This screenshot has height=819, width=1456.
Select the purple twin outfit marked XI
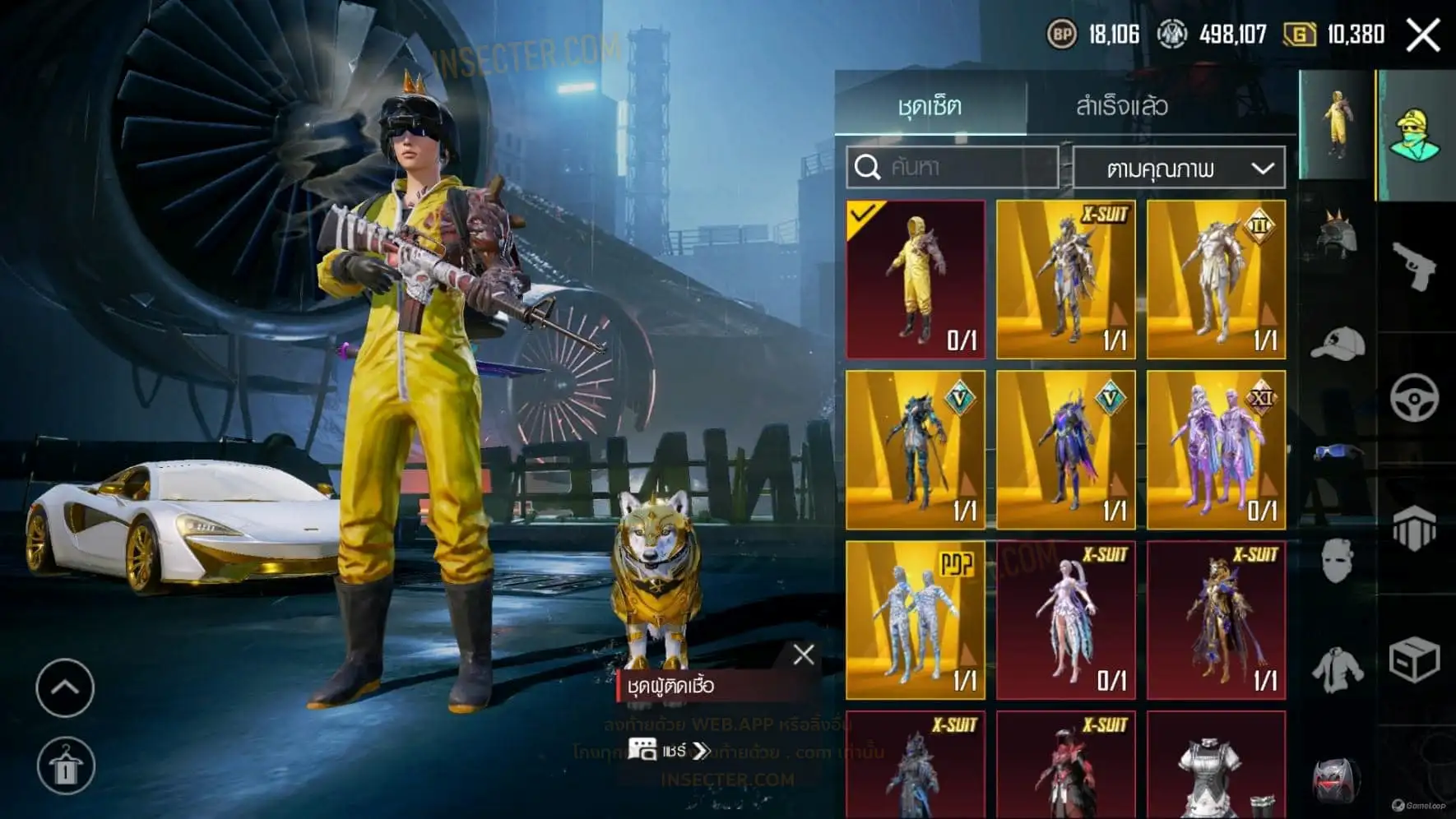click(x=1216, y=450)
